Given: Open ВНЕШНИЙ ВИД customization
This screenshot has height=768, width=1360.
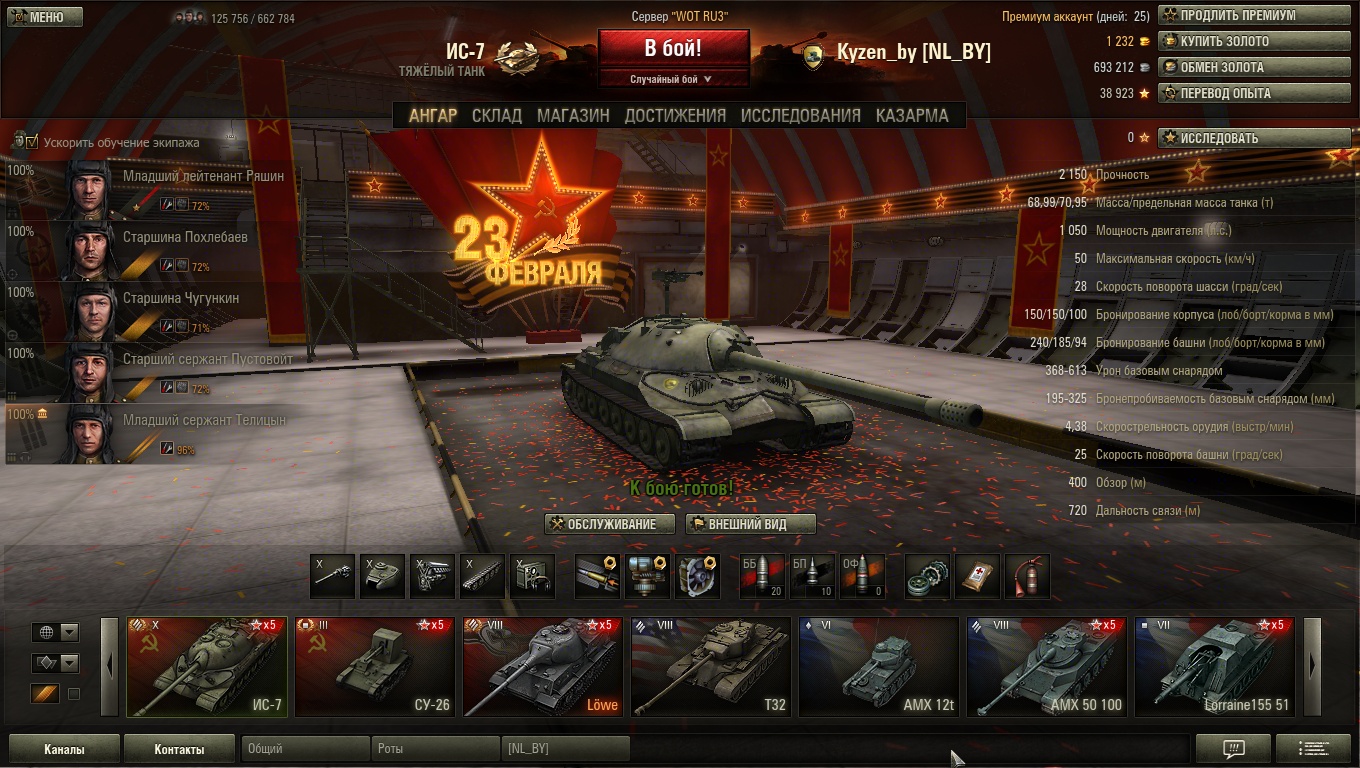Looking at the screenshot, I should [x=750, y=524].
